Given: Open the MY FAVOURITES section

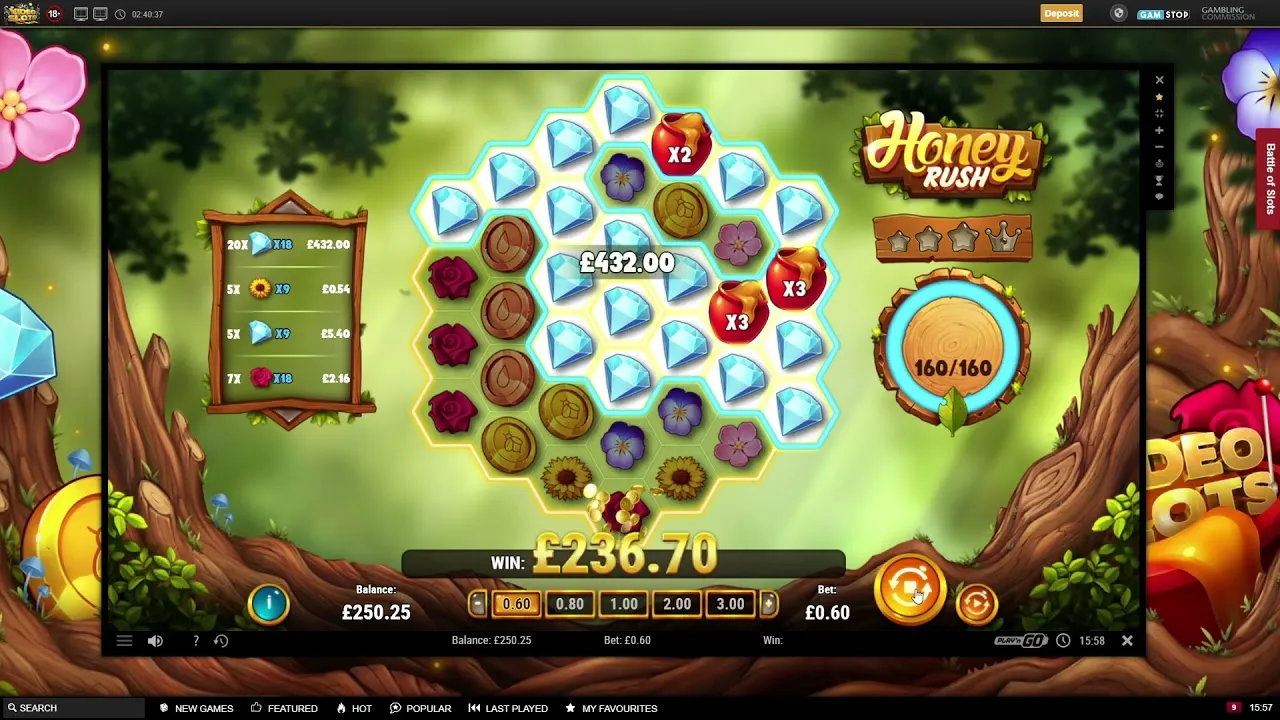Looking at the screenshot, I should click(x=611, y=708).
